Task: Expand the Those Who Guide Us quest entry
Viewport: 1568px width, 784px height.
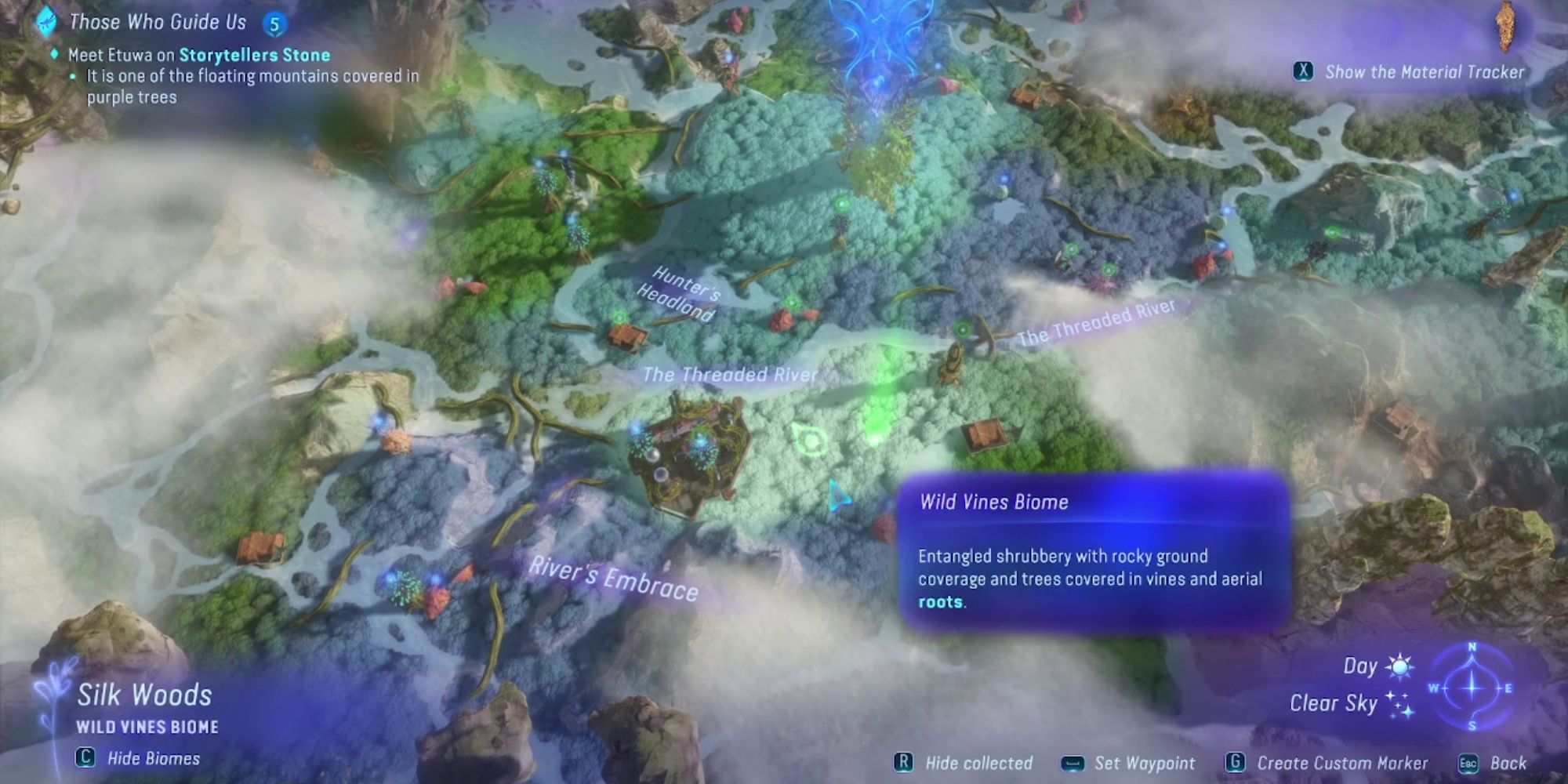Action: [157, 22]
